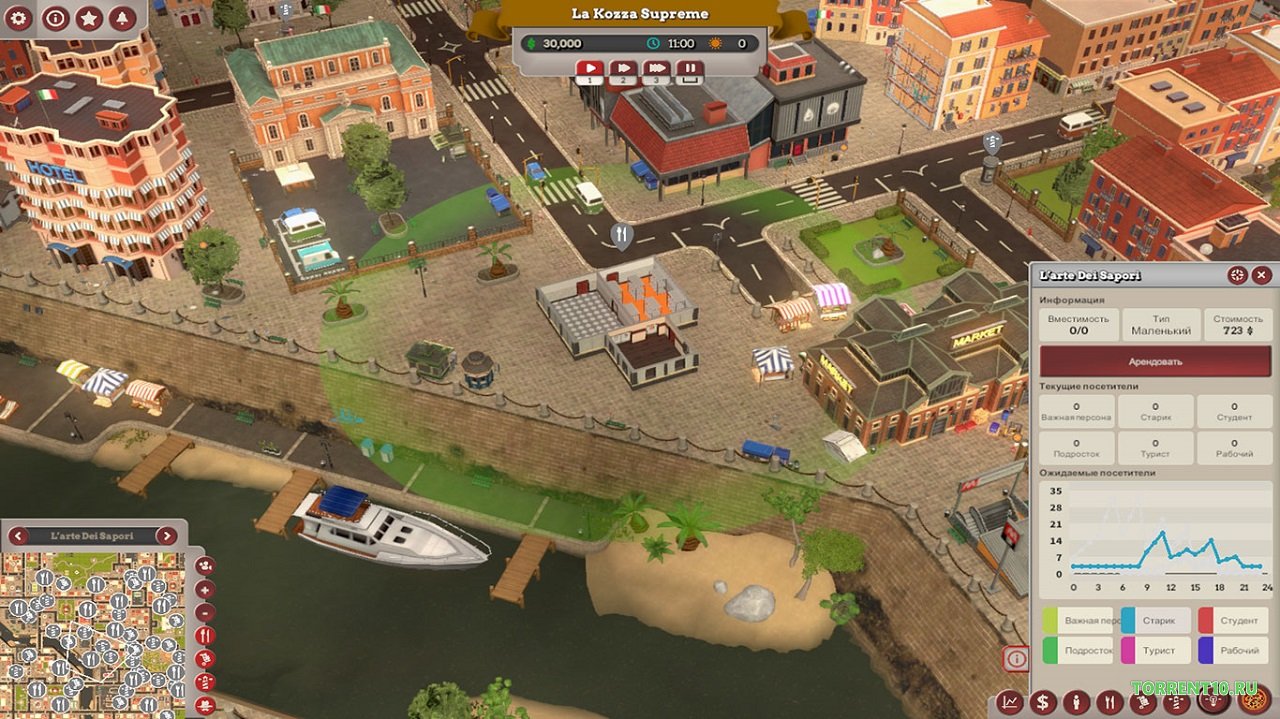
Task: Open the dollar finances icon
Action: pos(1043,702)
